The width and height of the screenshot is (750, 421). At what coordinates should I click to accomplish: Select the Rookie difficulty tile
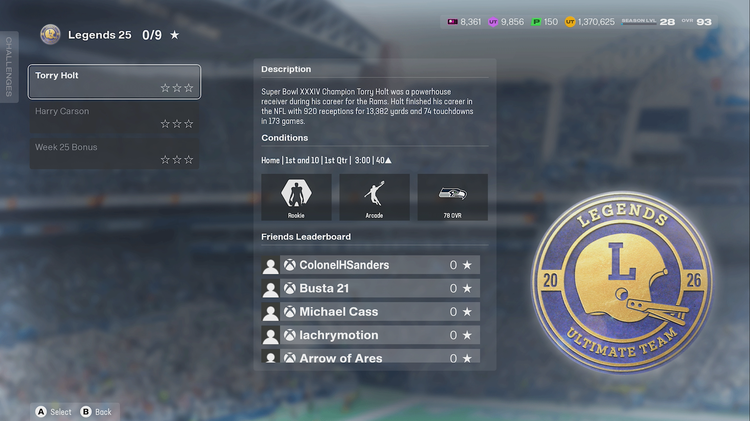click(x=296, y=197)
